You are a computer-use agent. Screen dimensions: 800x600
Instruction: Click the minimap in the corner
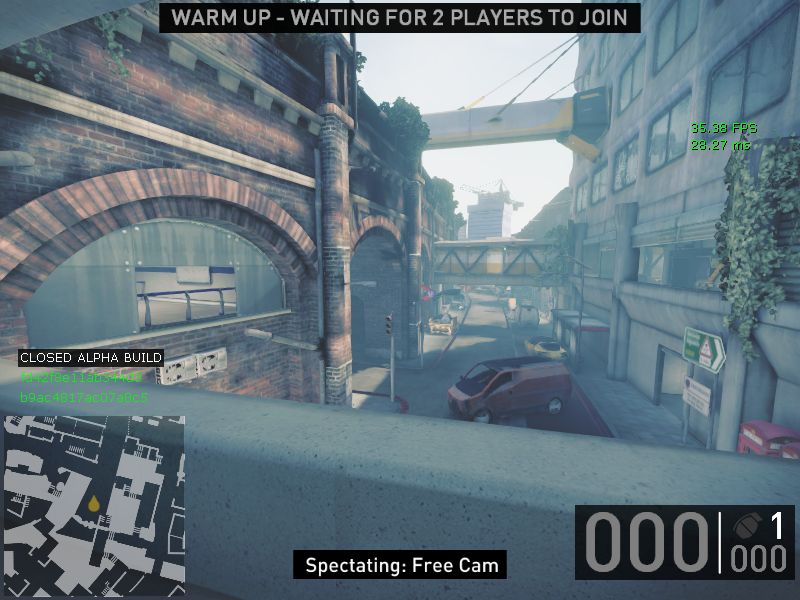(x=93, y=505)
